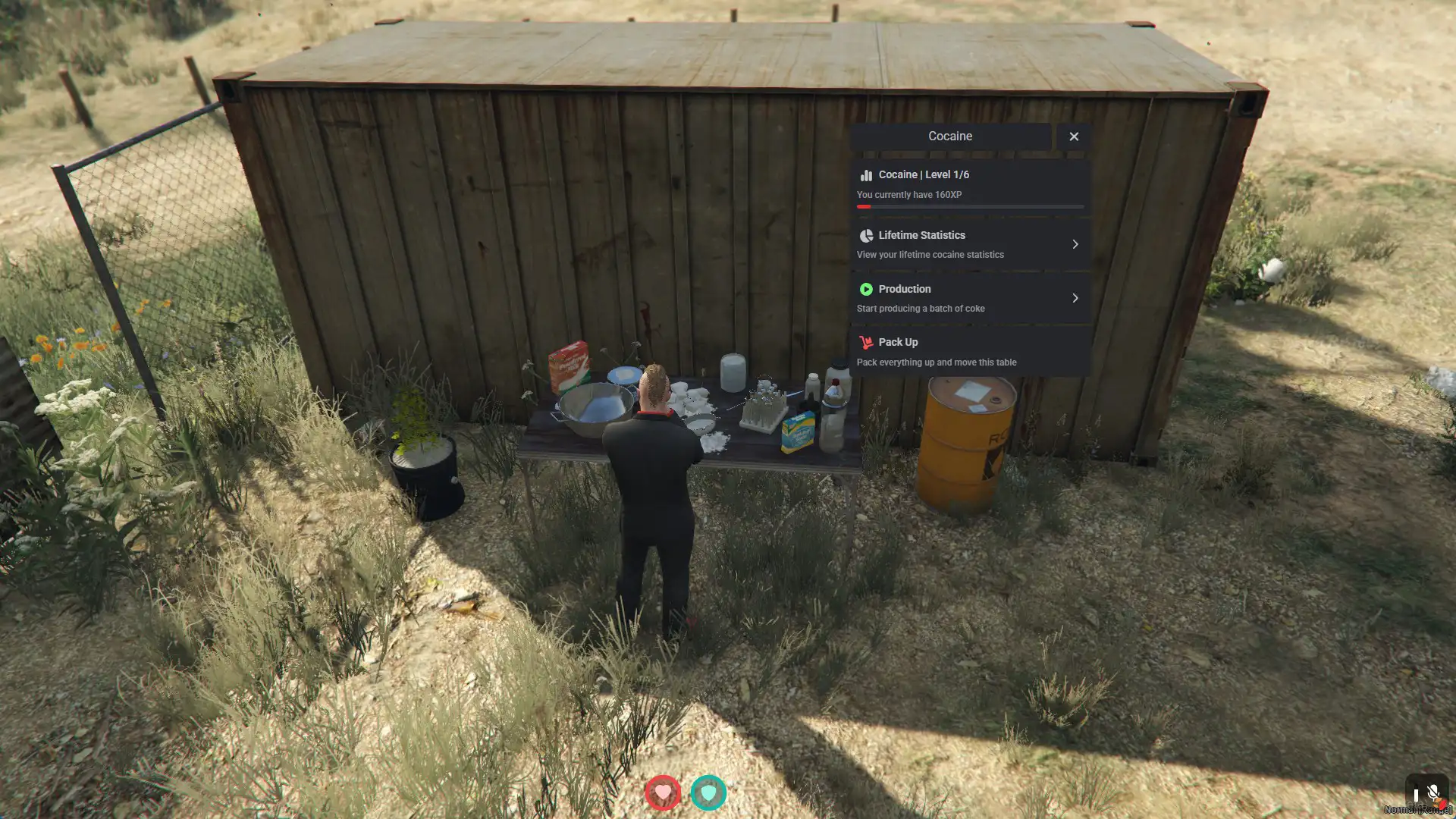Screen dimensions: 1456x819
Task: Select the Cocaine Level 1/6 entry
Action: coord(970,184)
